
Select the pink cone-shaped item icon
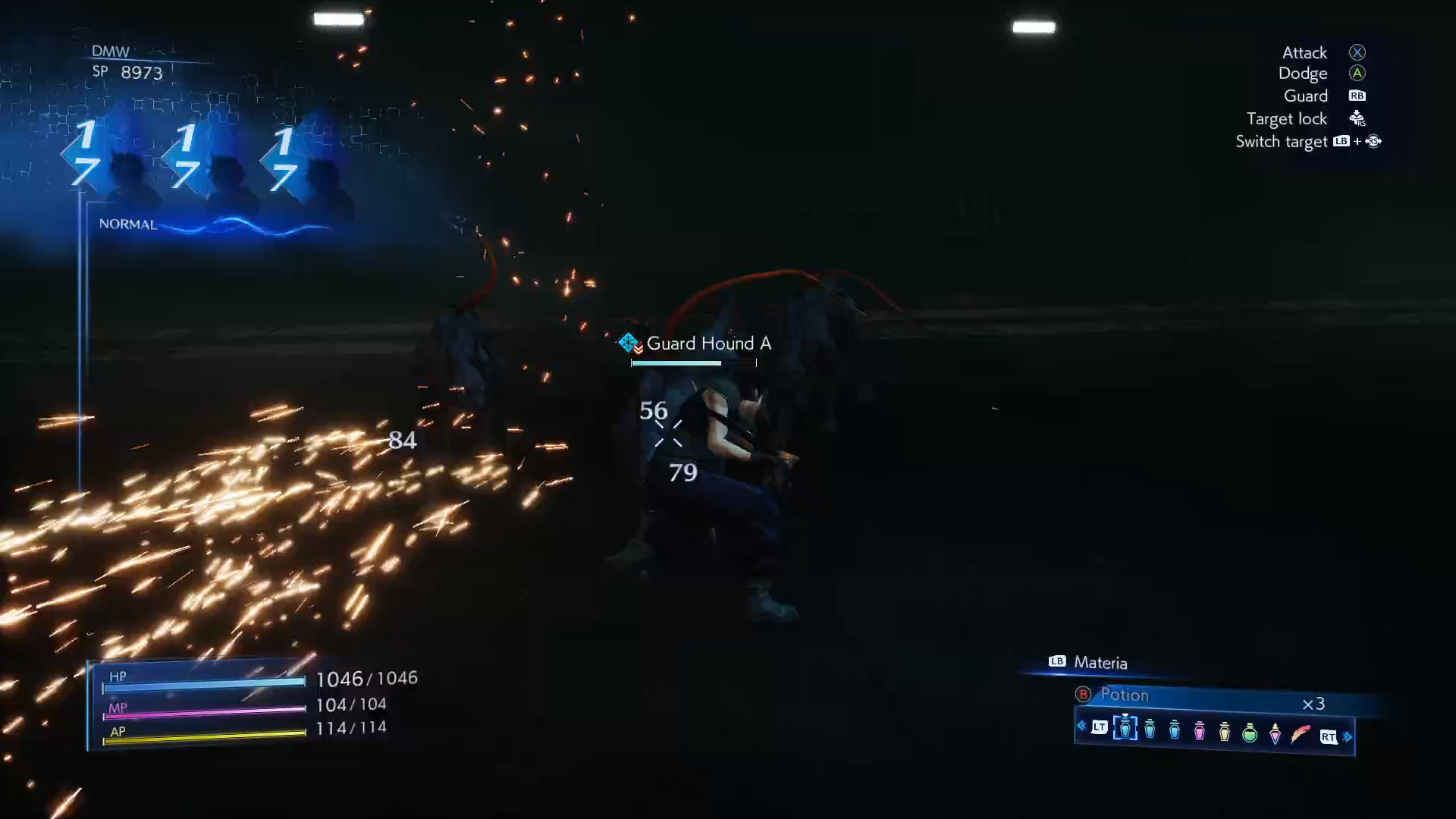click(1276, 733)
